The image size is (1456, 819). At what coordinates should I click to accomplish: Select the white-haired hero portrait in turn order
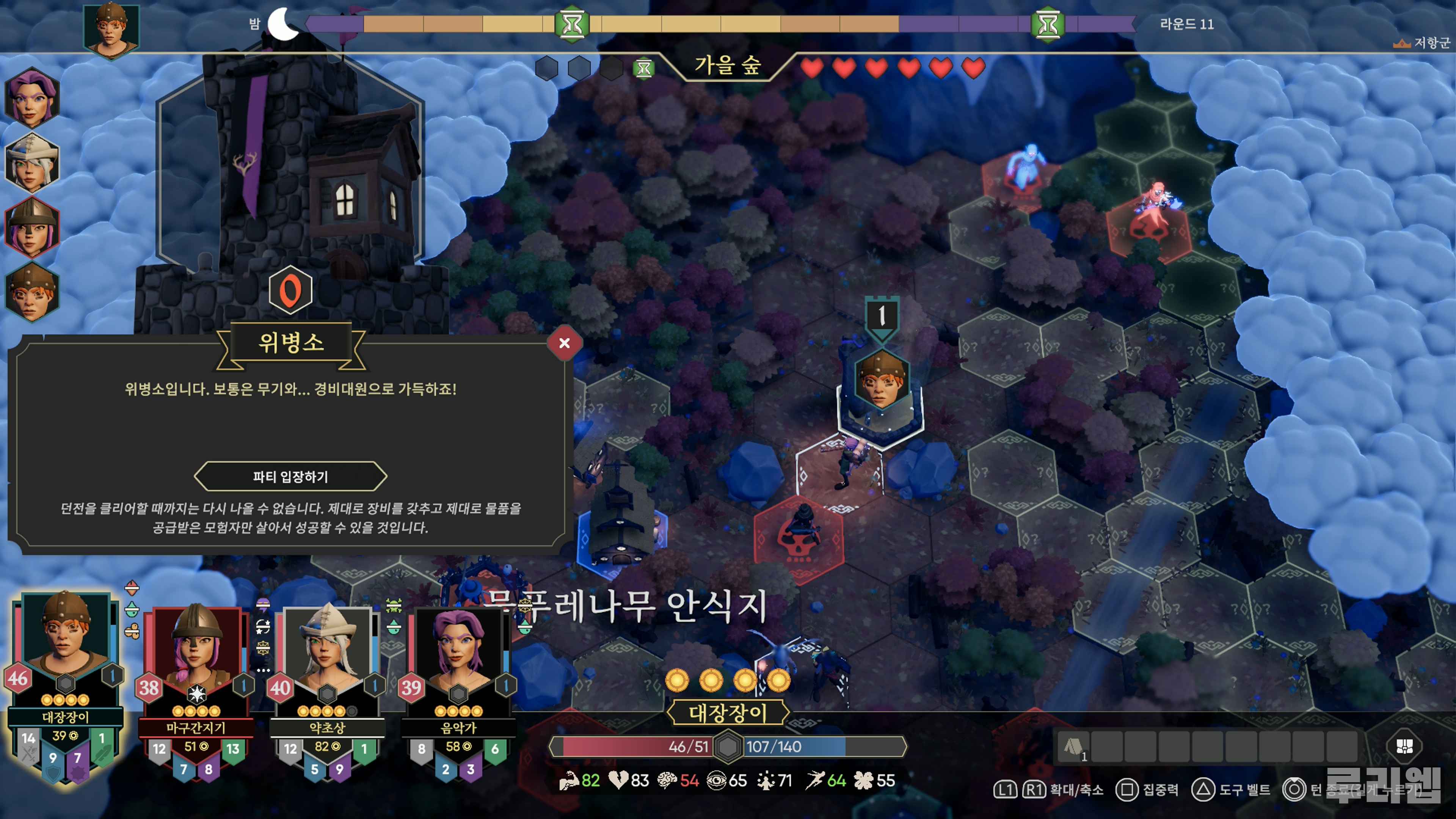click(31, 162)
